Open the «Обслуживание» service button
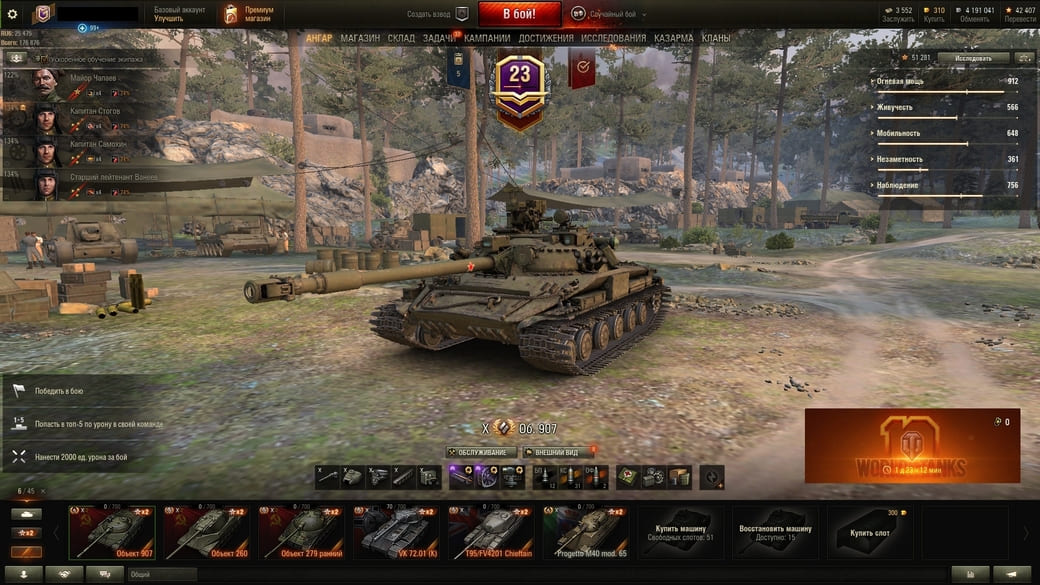The height and width of the screenshot is (585, 1040). pyautogui.click(x=482, y=452)
